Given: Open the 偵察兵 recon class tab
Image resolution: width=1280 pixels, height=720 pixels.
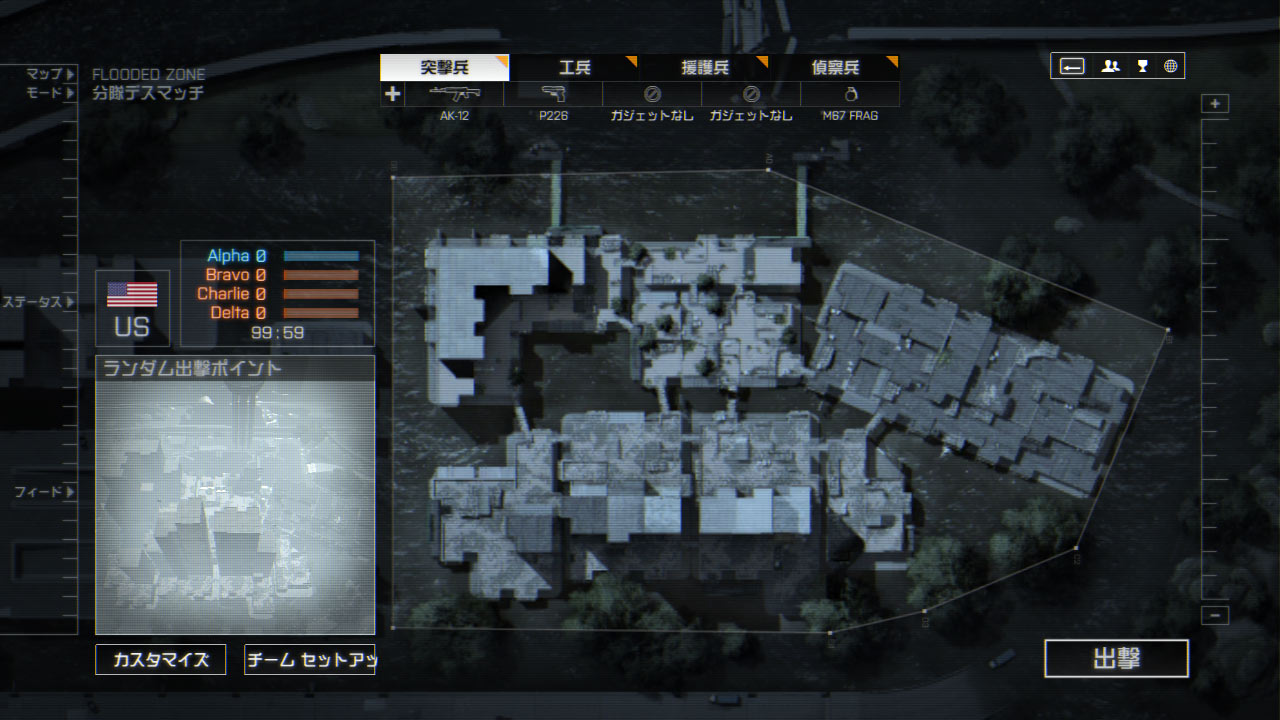Looking at the screenshot, I should (x=834, y=68).
